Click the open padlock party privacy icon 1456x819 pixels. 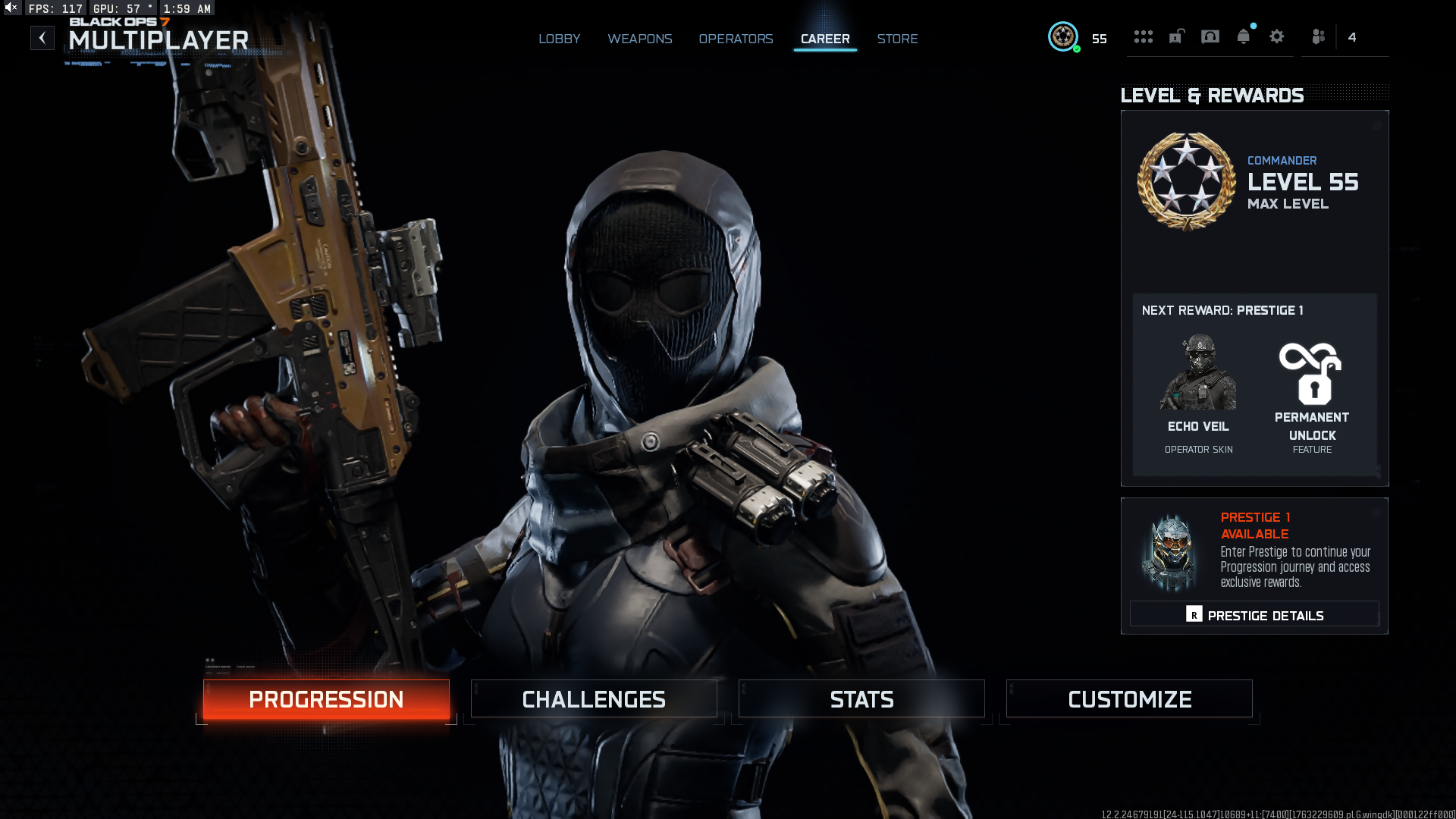pyautogui.click(x=1176, y=36)
